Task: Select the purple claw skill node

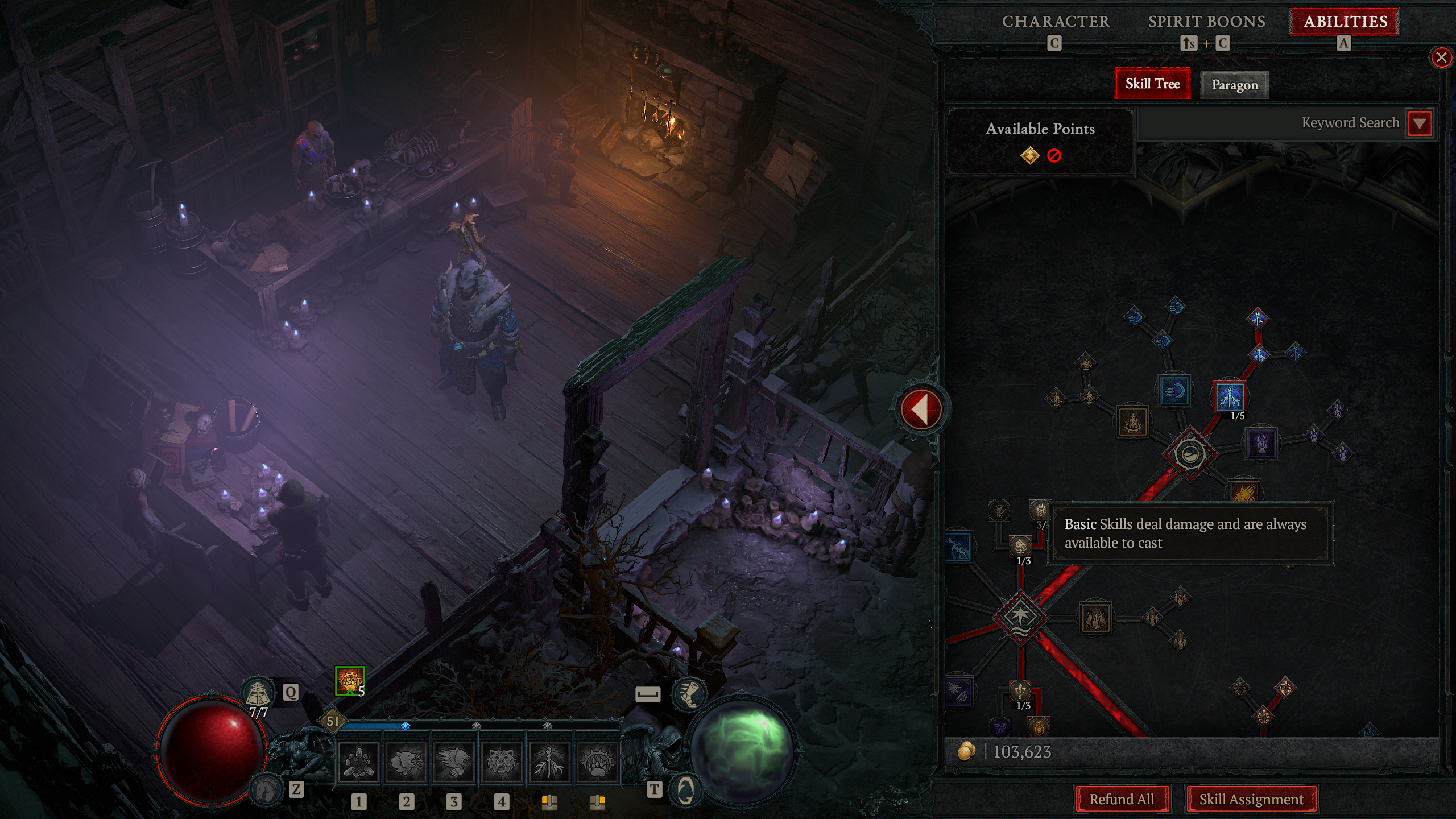Action: coord(1261,443)
